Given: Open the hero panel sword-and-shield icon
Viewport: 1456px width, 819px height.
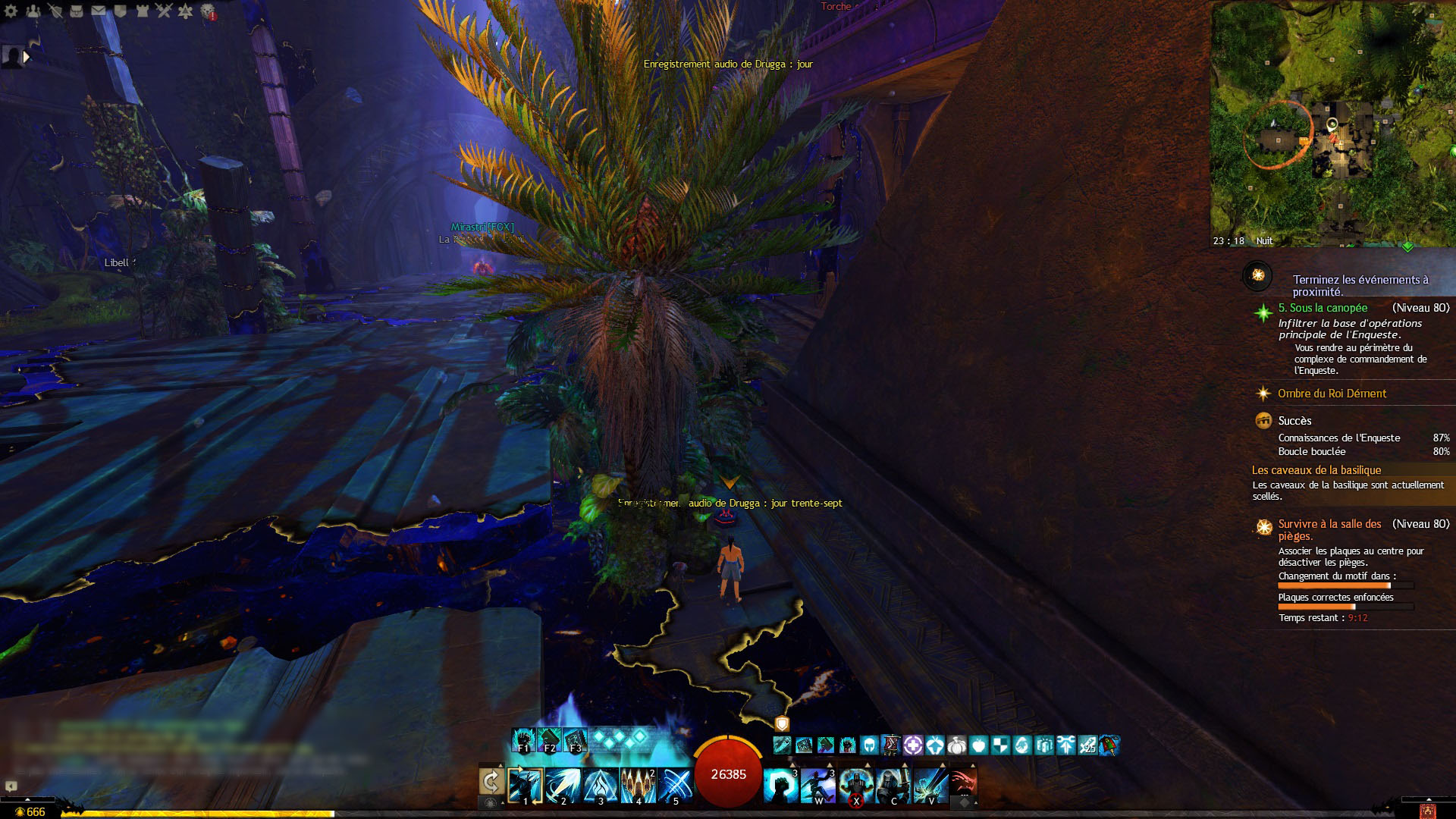Looking at the screenshot, I should pos(55,11).
